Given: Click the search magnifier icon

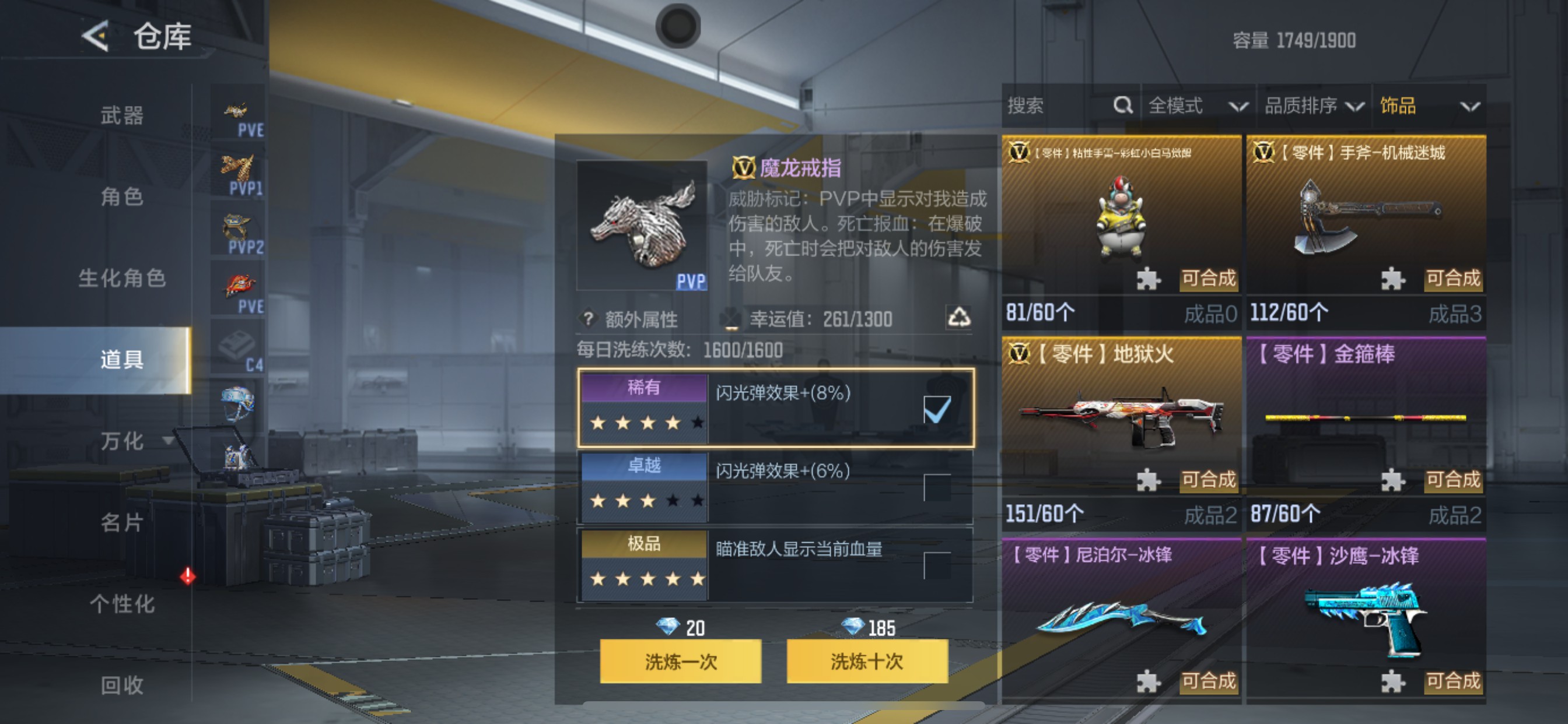Looking at the screenshot, I should pyautogui.click(x=1123, y=106).
